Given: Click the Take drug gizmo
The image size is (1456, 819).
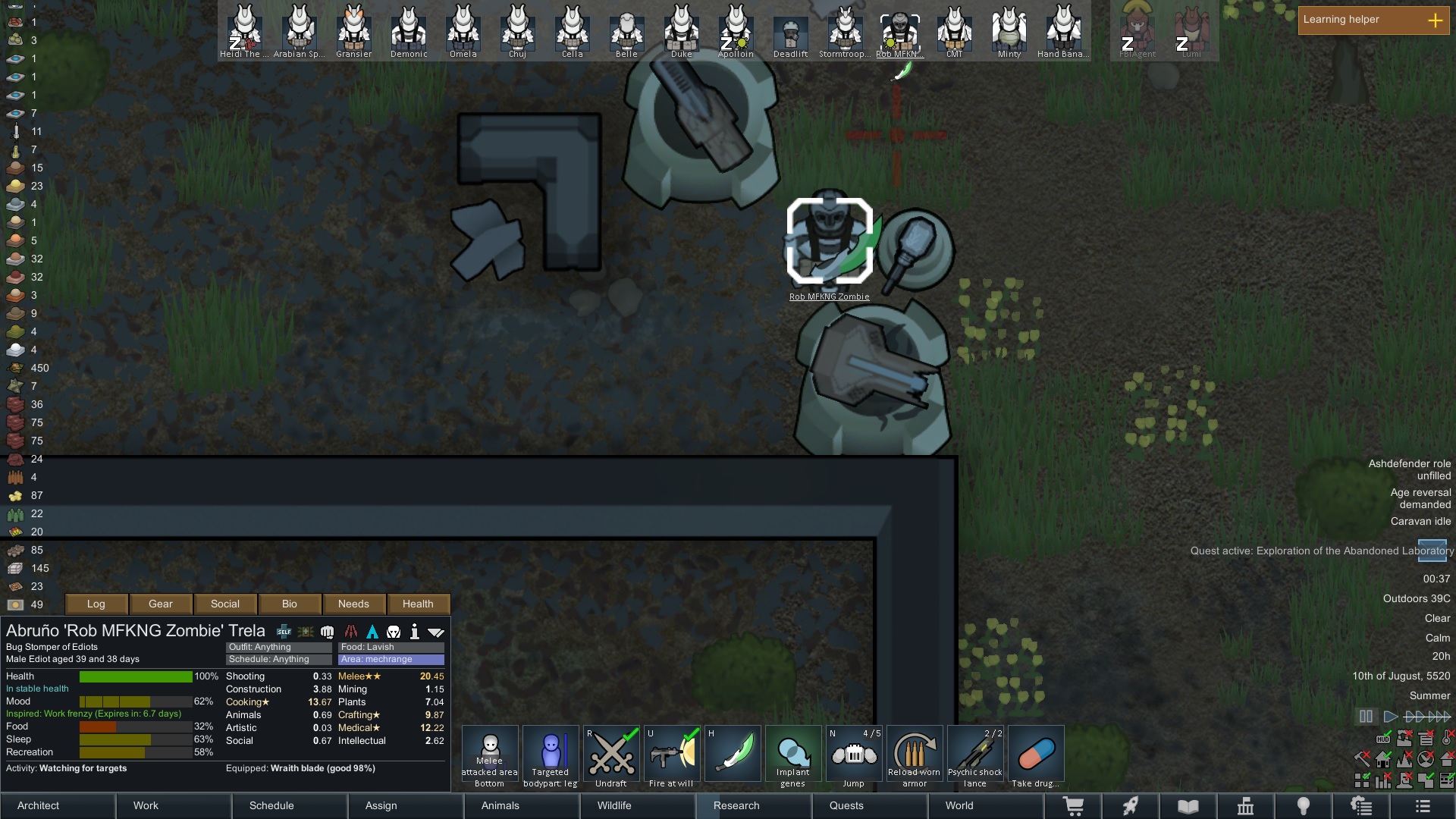Looking at the screenshot, I should coord(1036,753).
